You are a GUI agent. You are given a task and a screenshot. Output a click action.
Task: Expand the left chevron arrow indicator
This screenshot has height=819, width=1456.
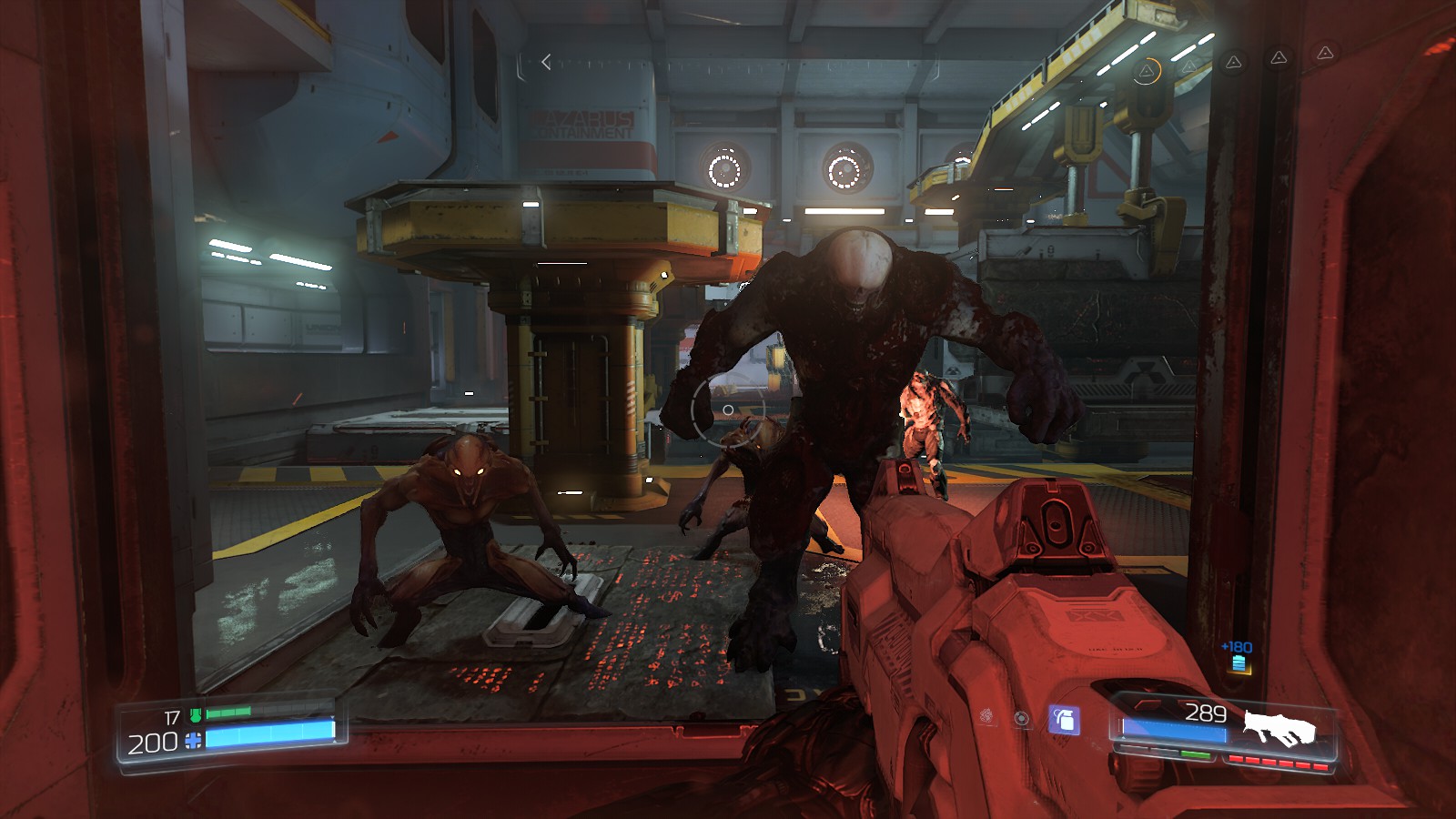pos(544,60)
